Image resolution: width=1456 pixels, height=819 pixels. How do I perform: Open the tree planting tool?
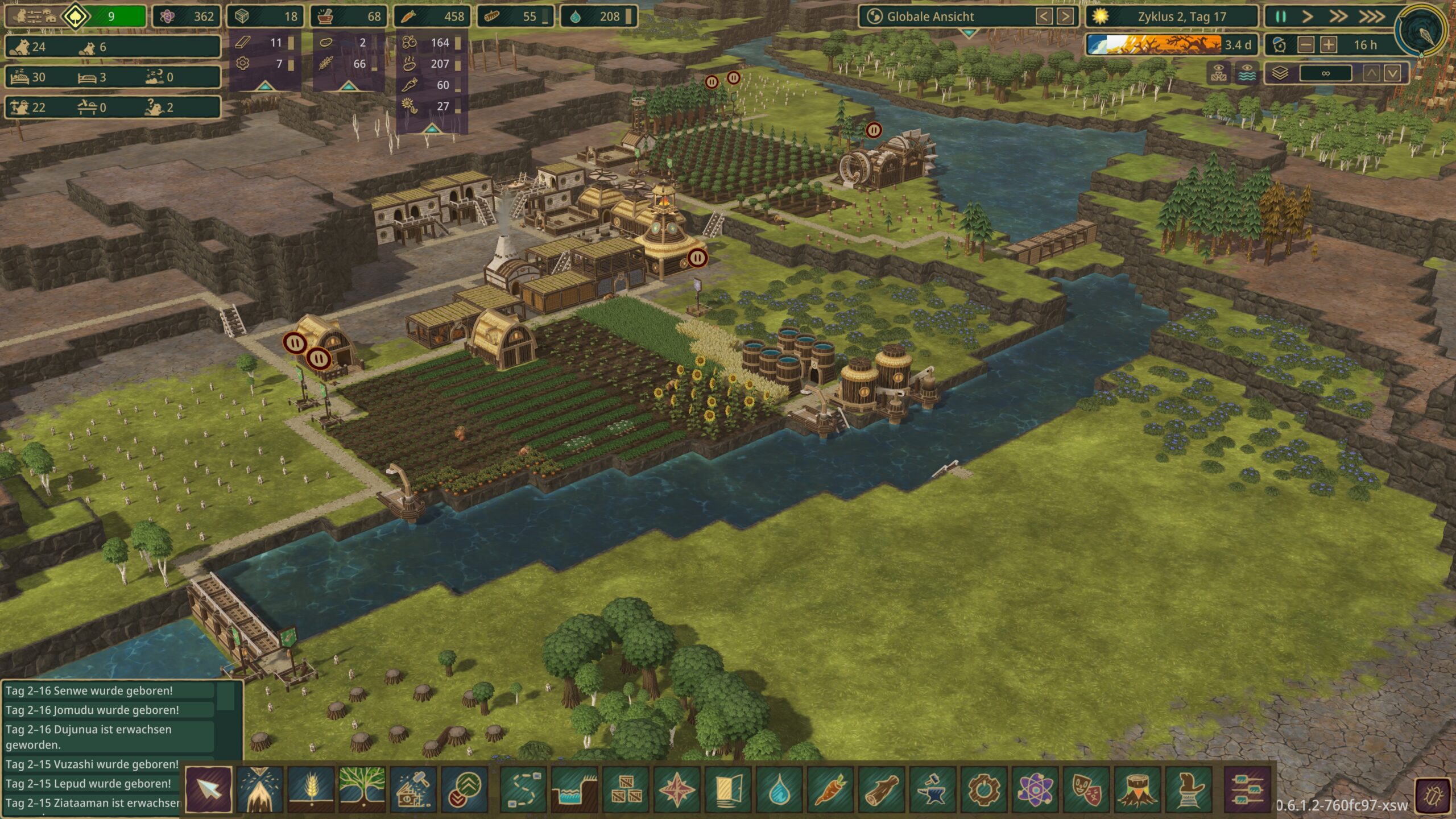click(362, 789)
